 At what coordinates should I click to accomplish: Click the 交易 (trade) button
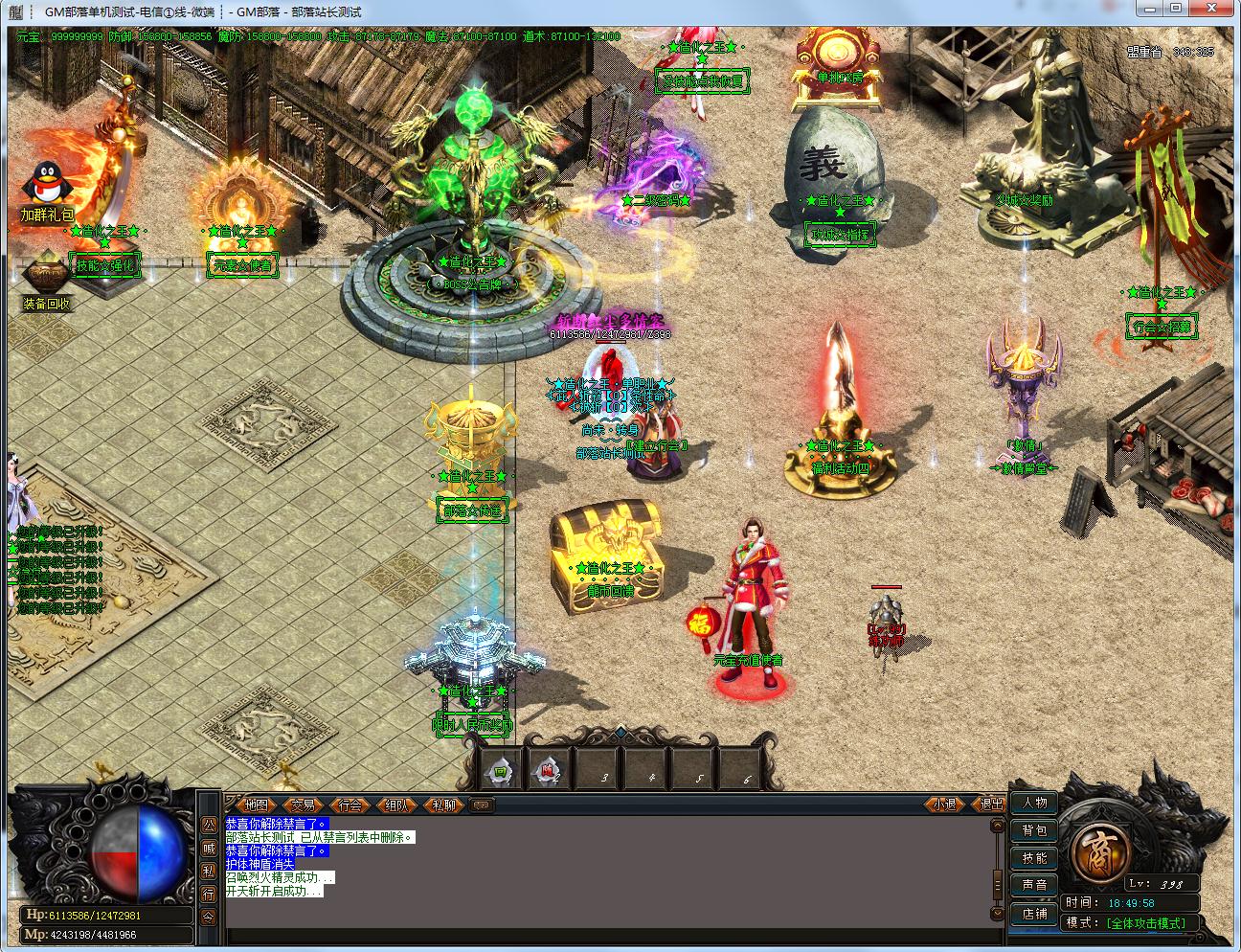(303, 805)
